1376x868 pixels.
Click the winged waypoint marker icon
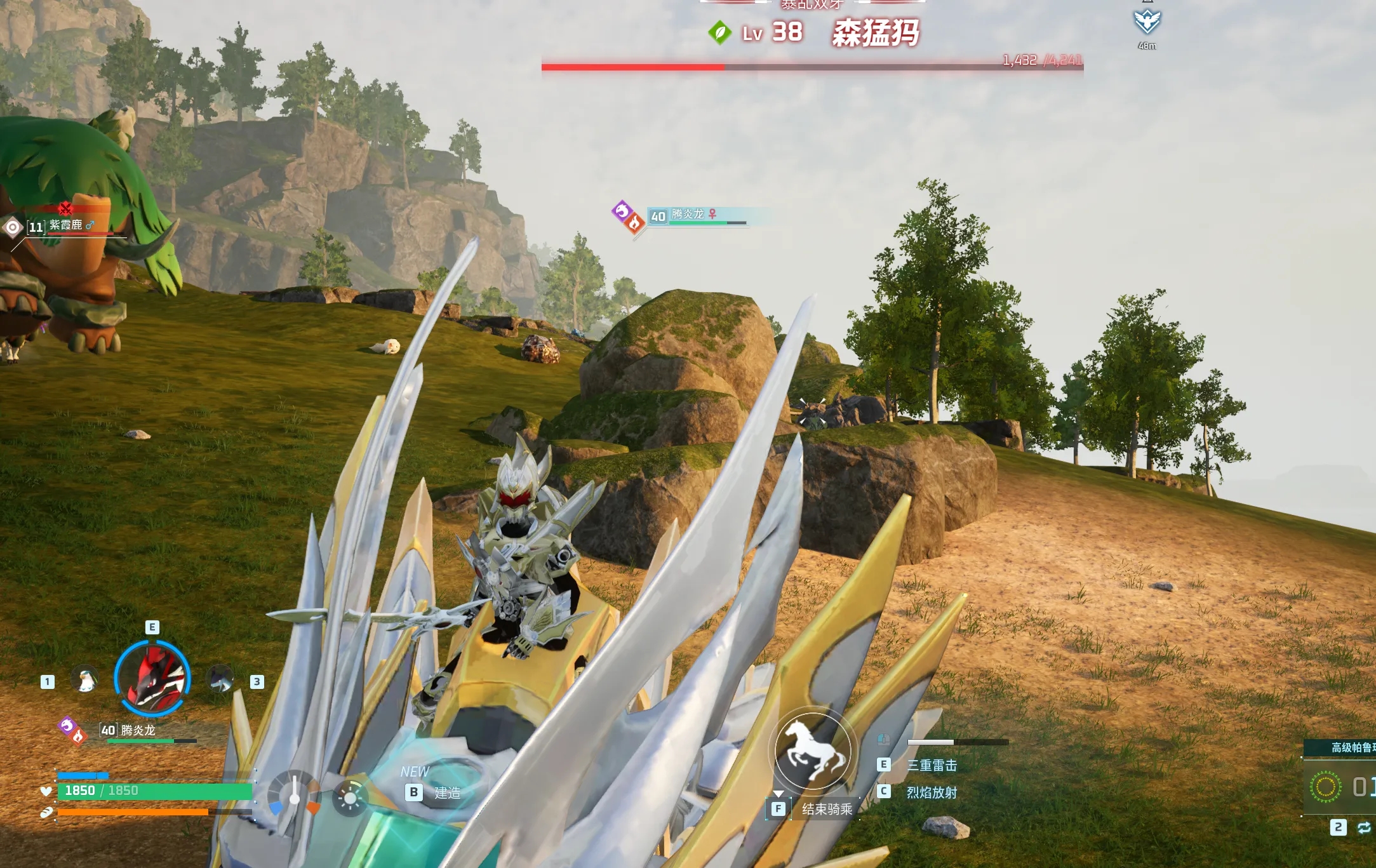(x=1147, y=22)
